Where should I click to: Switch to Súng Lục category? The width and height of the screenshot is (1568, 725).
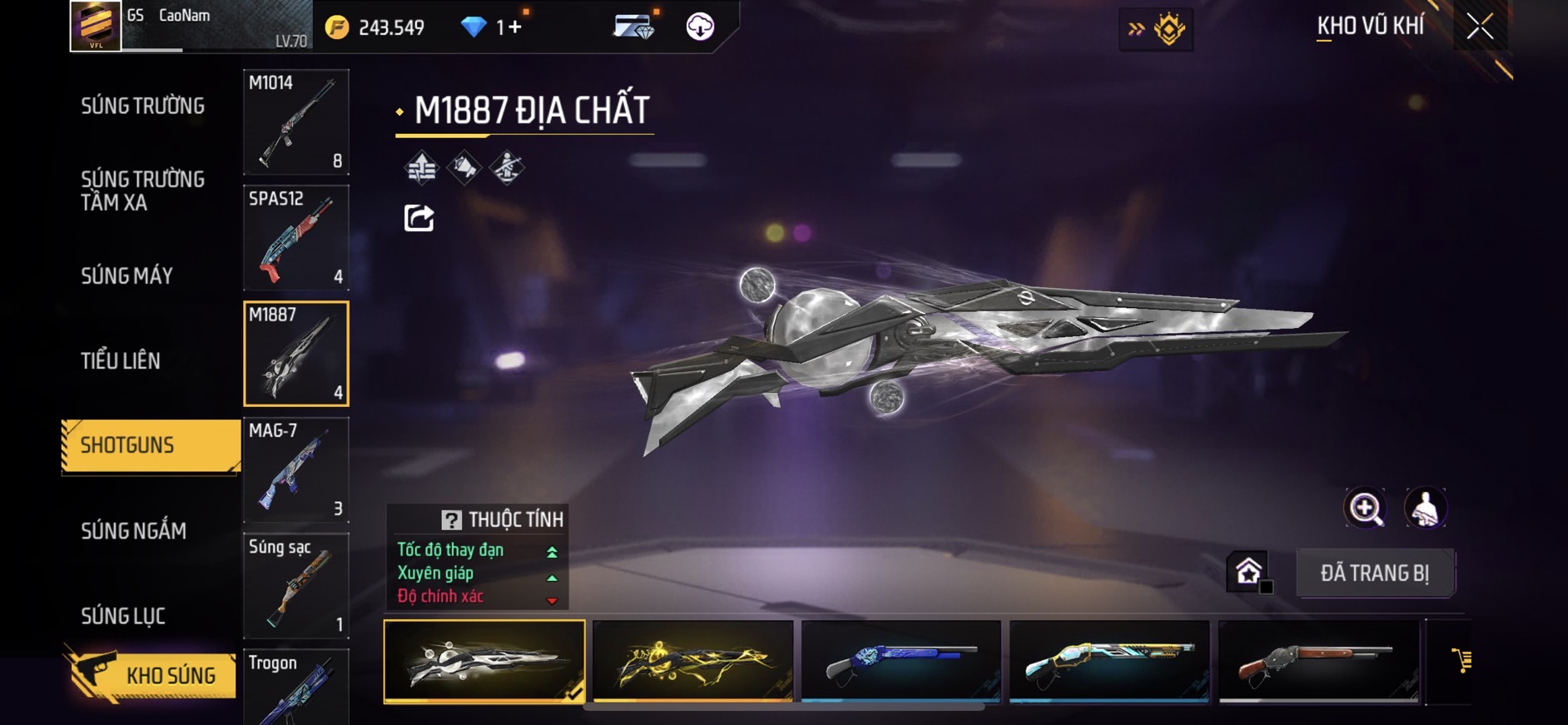[123, 616]
